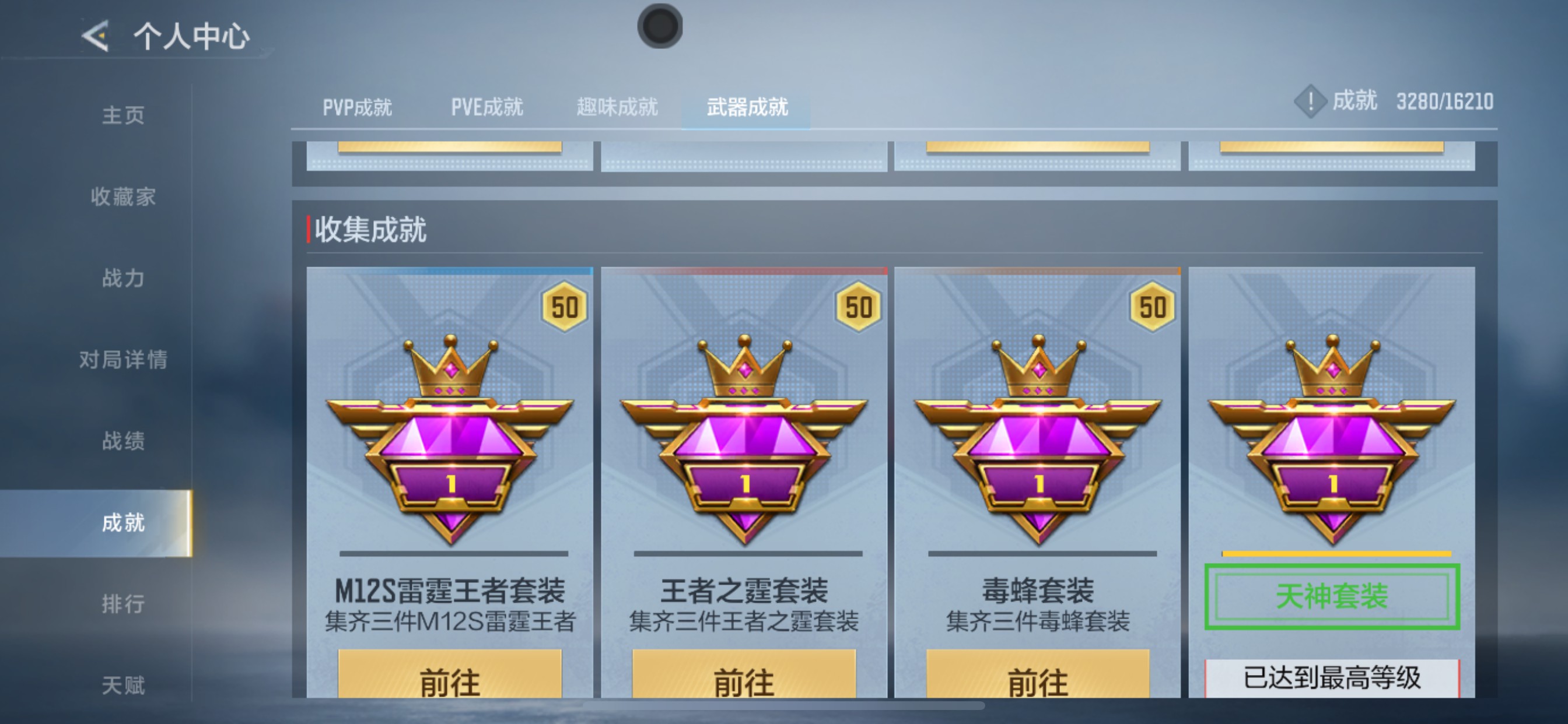The image size is (1568, 724).
Task: Select 武器成就 tab
Action: coord(747,107)
